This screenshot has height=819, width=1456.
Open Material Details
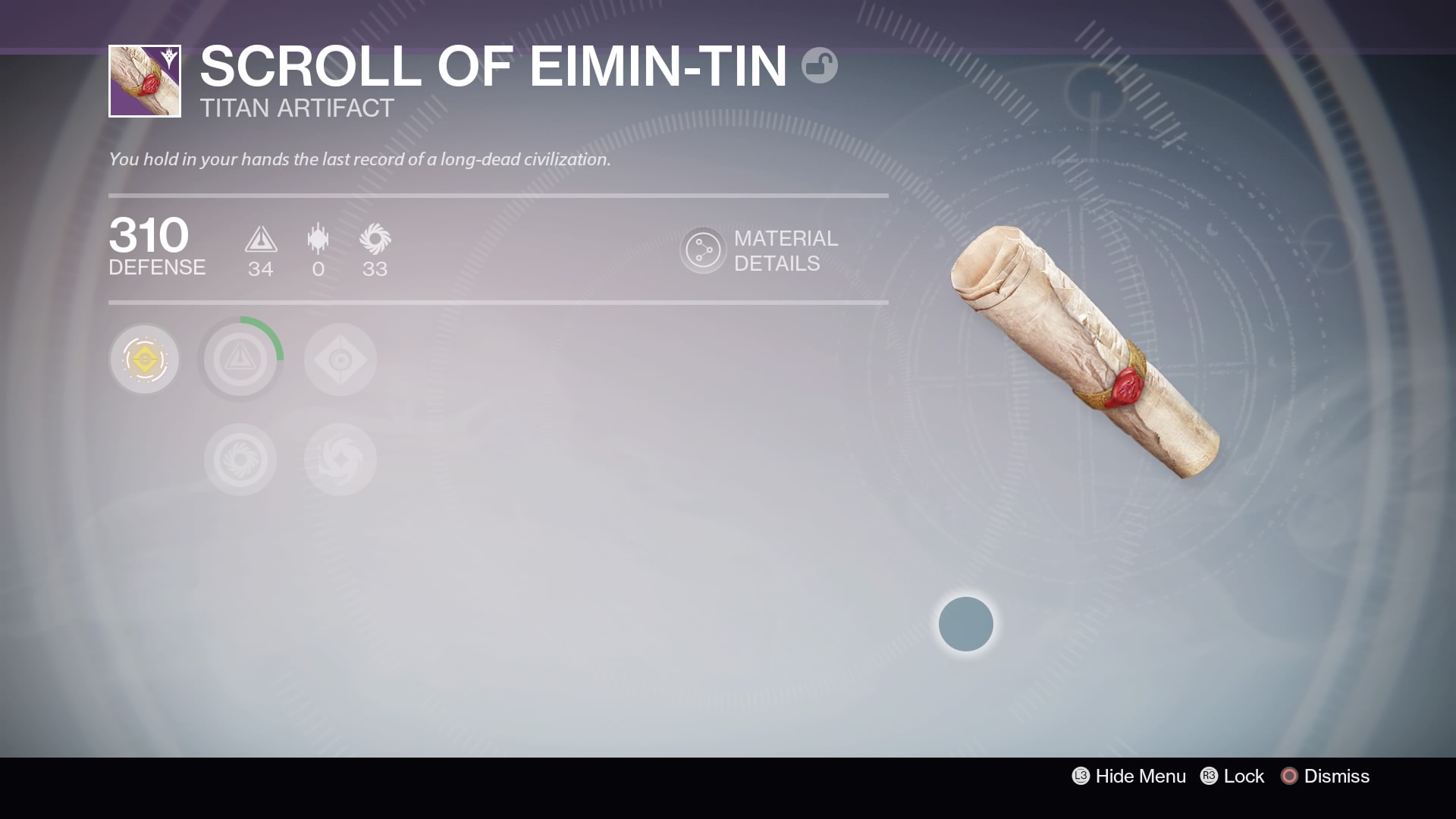click(760, 251)
